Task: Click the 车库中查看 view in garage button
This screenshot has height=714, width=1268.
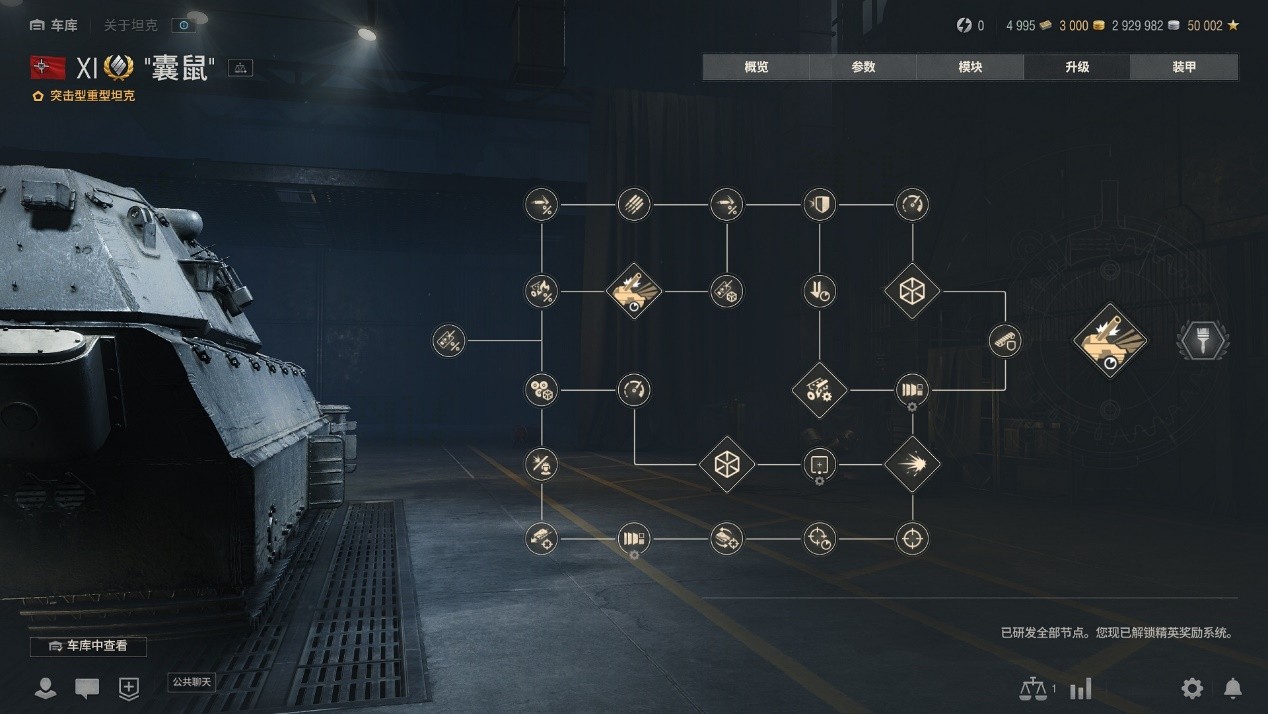Action: tap(89, 646)
